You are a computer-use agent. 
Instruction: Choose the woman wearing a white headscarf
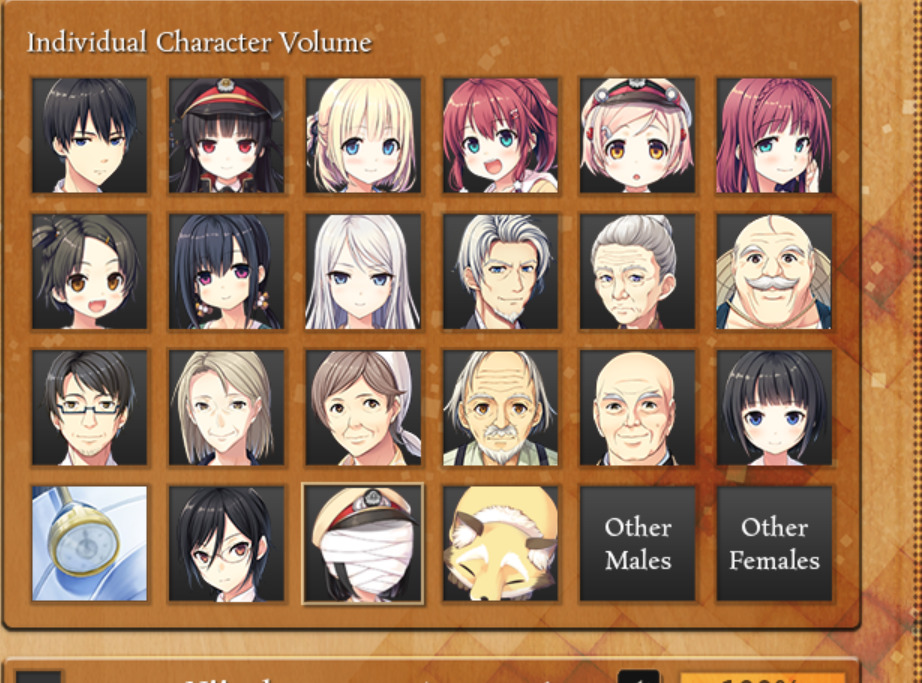click(363, 407)
